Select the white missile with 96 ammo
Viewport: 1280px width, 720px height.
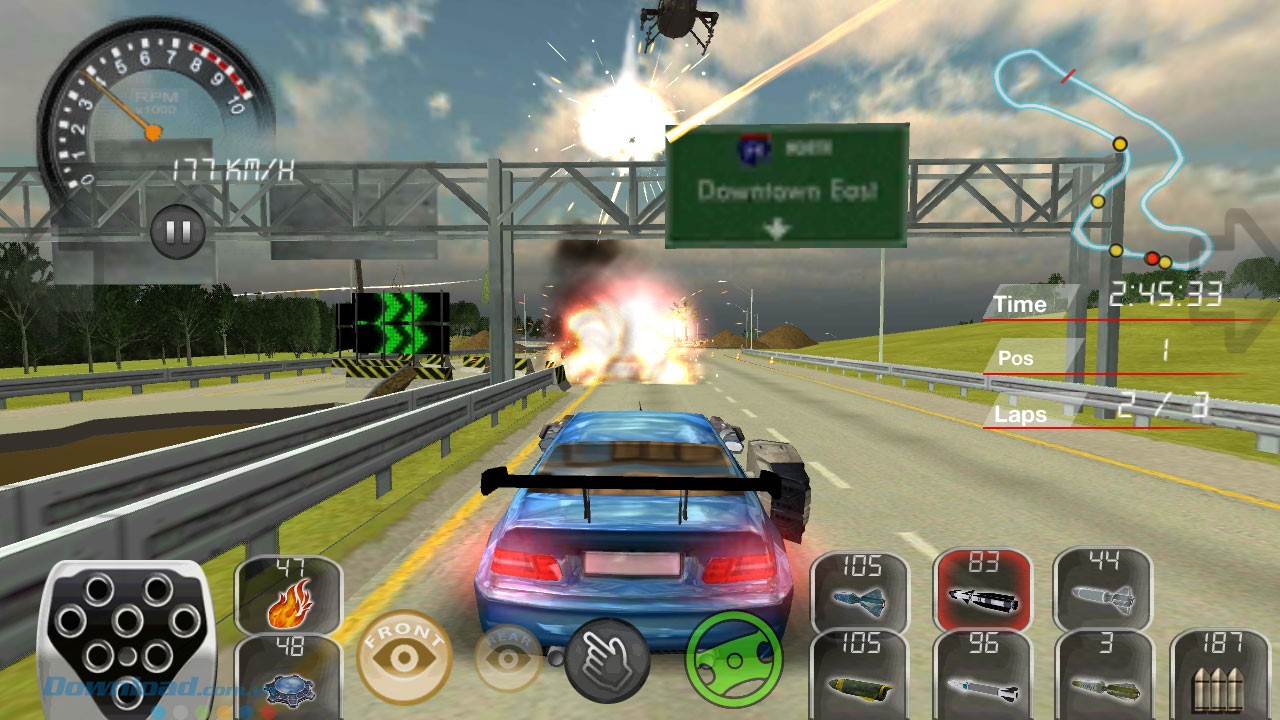(x=983, y=673)
